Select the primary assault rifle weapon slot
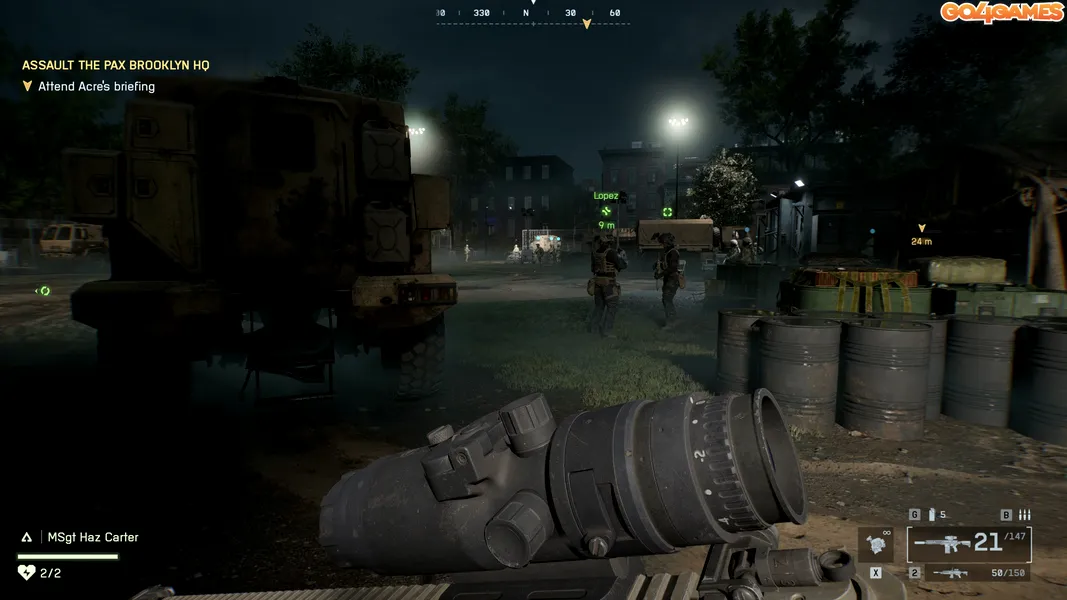The height and width of the screenshot is (600, 1067). [x=968, y=545]
